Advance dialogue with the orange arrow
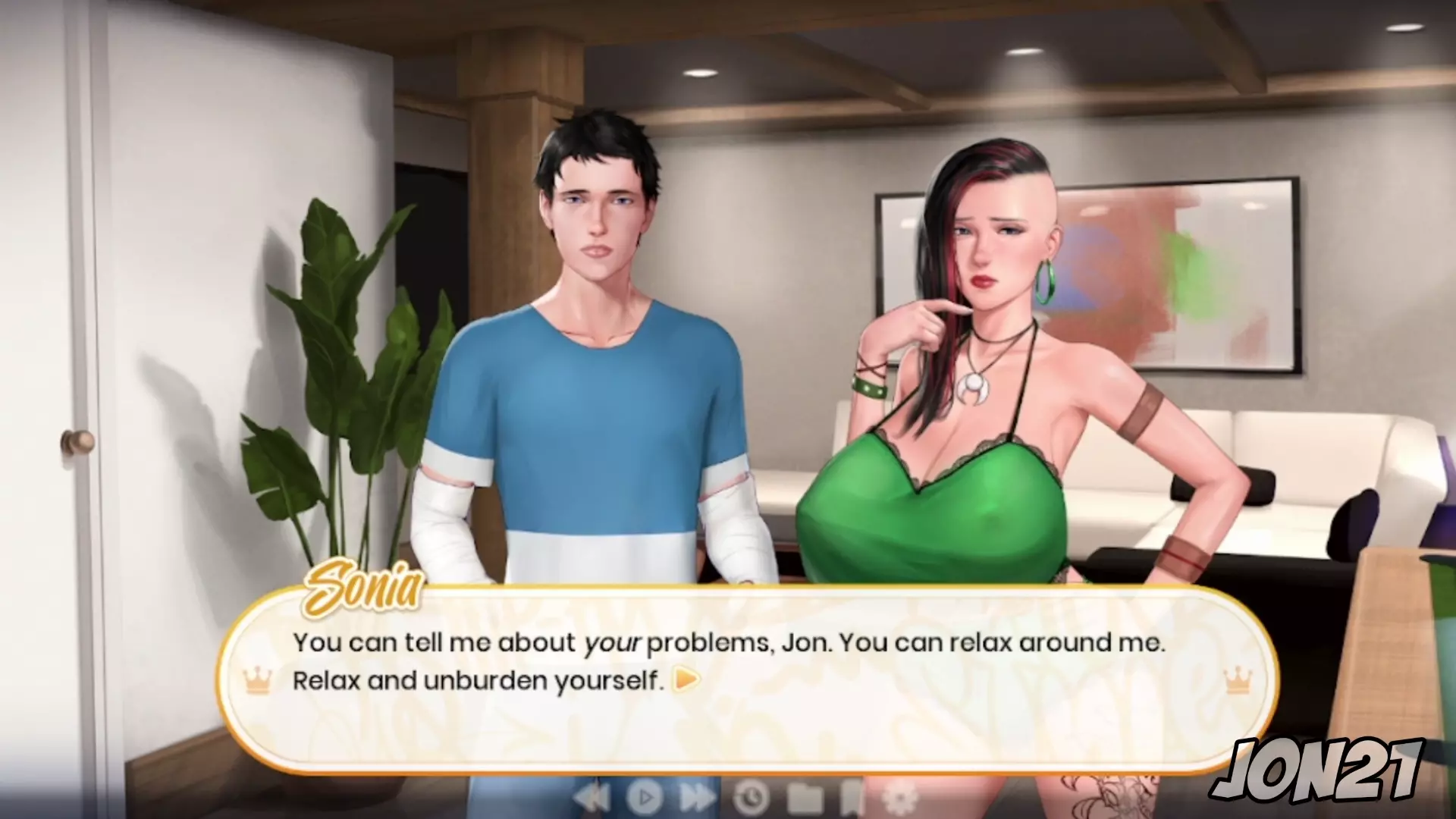This screenshot has height=819, width=1456. pyautogui.click(x=686, y=679)
